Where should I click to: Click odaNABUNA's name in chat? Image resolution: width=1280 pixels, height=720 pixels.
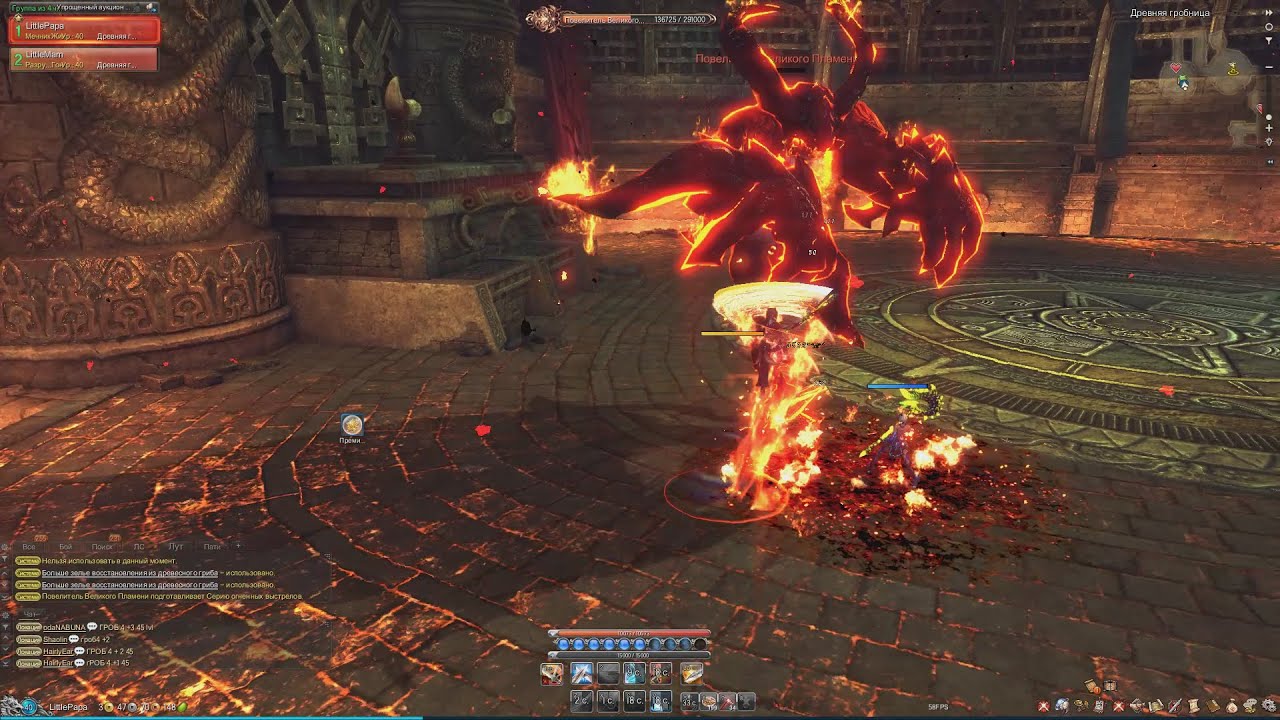tap(64, 627)
